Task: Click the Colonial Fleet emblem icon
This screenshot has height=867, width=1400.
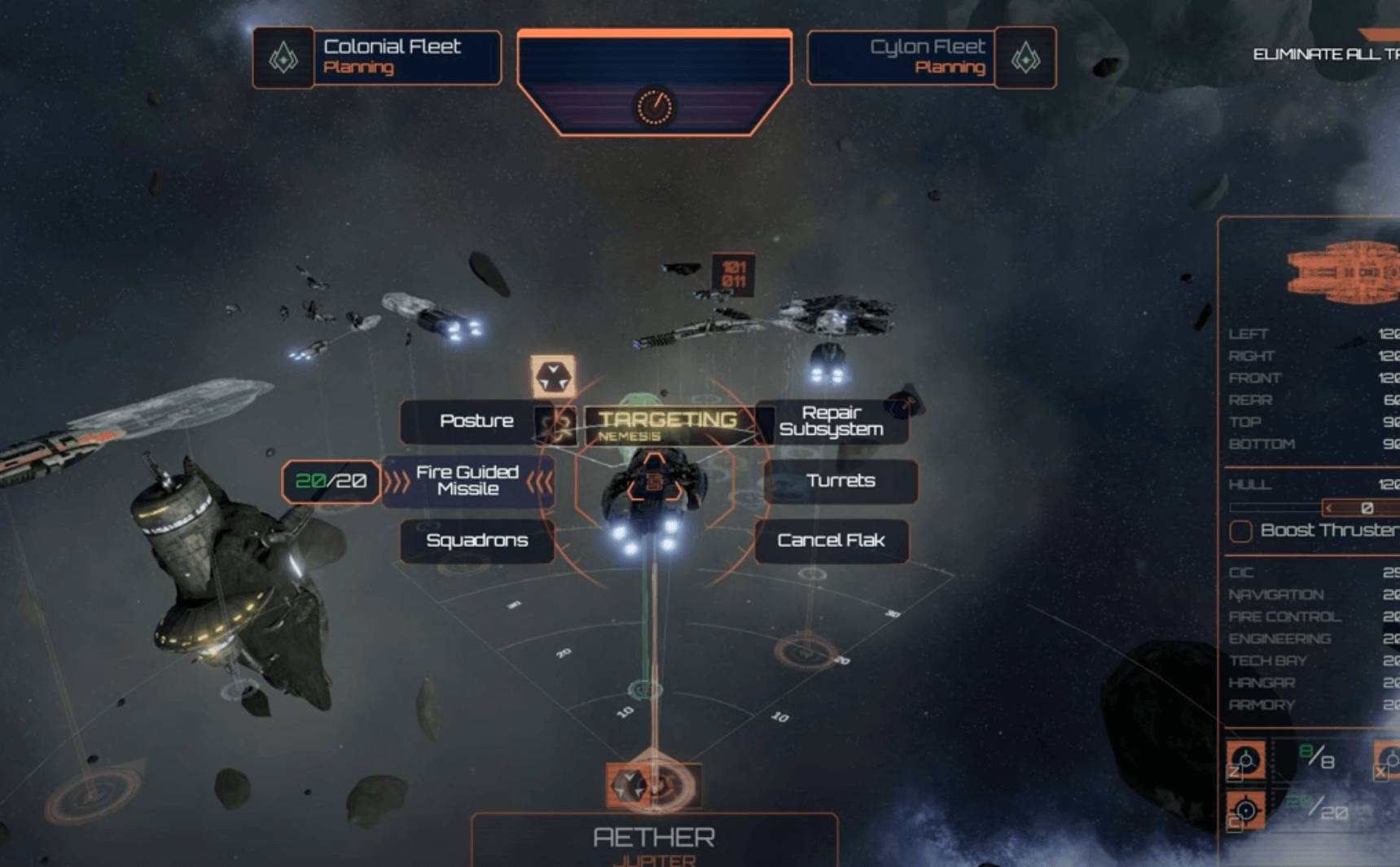Action: click(283, 57)
